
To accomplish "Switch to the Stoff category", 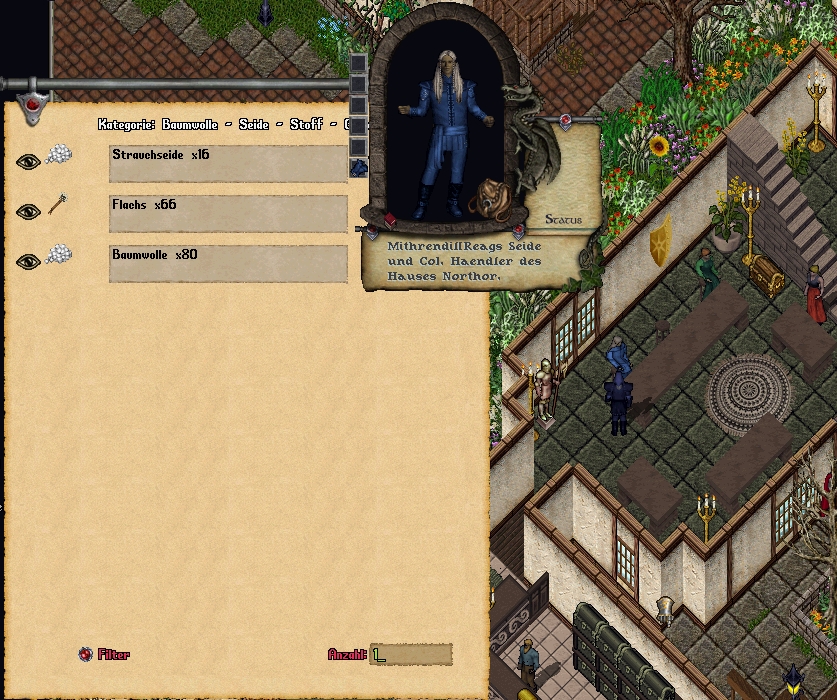I will click(307, 125).
